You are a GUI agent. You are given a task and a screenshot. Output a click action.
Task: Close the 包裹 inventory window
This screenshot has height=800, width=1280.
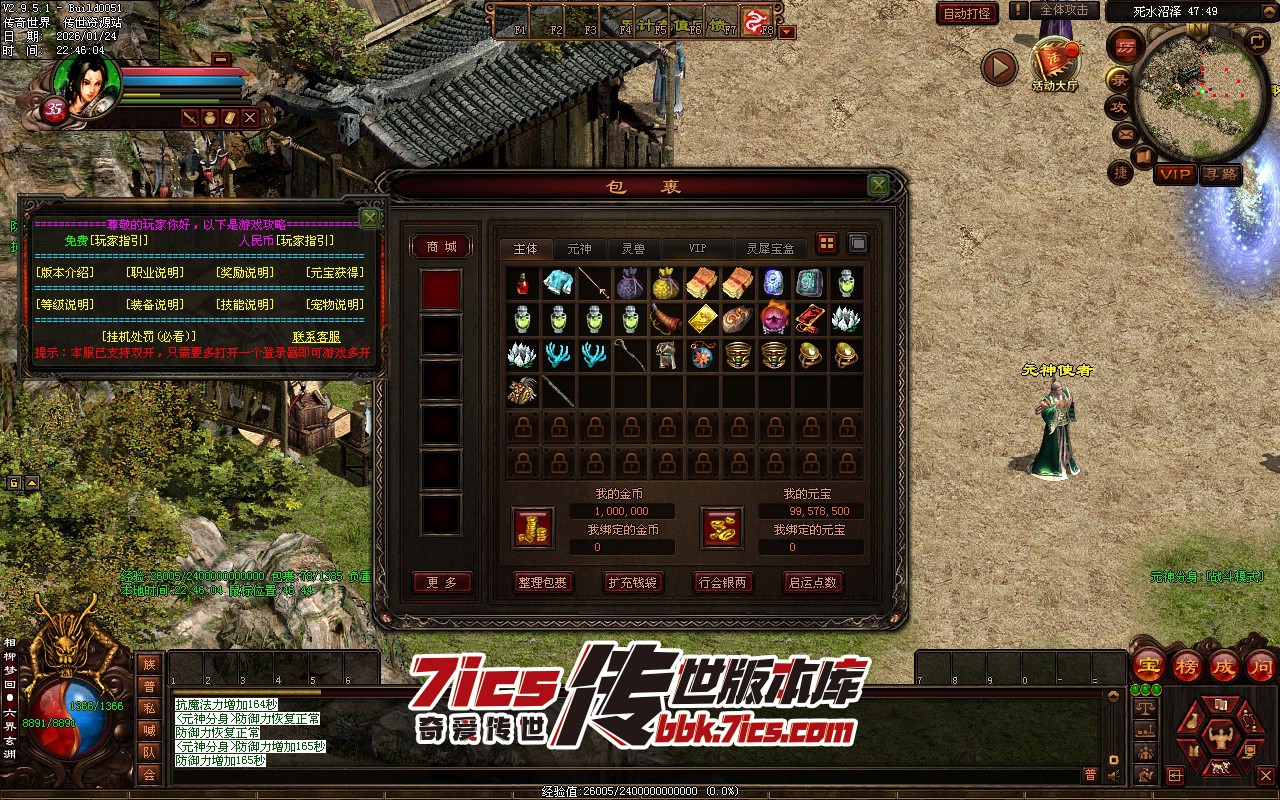(x=878, y=185)
